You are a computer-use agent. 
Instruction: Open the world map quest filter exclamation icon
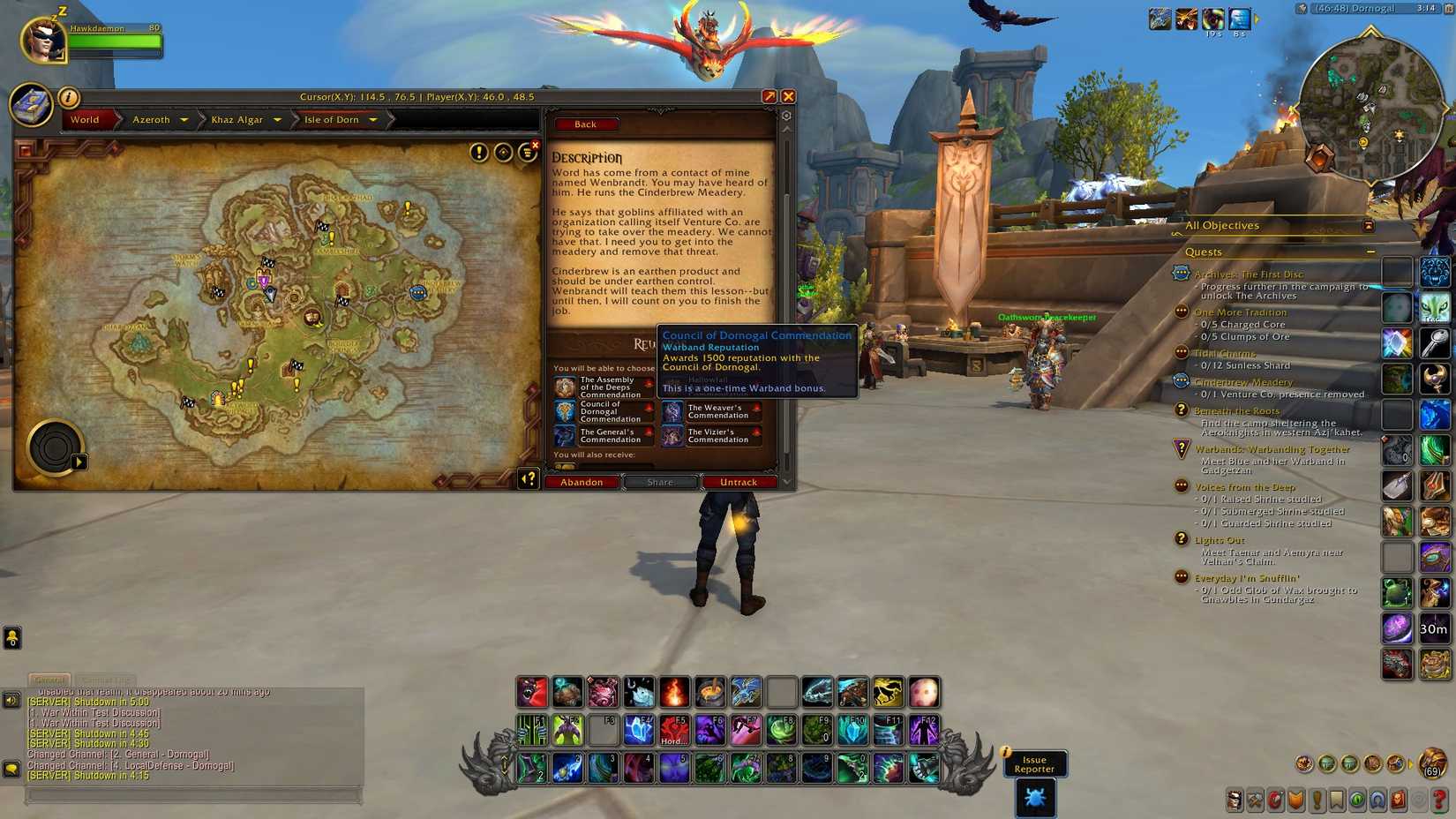click(x=477, y=152)
